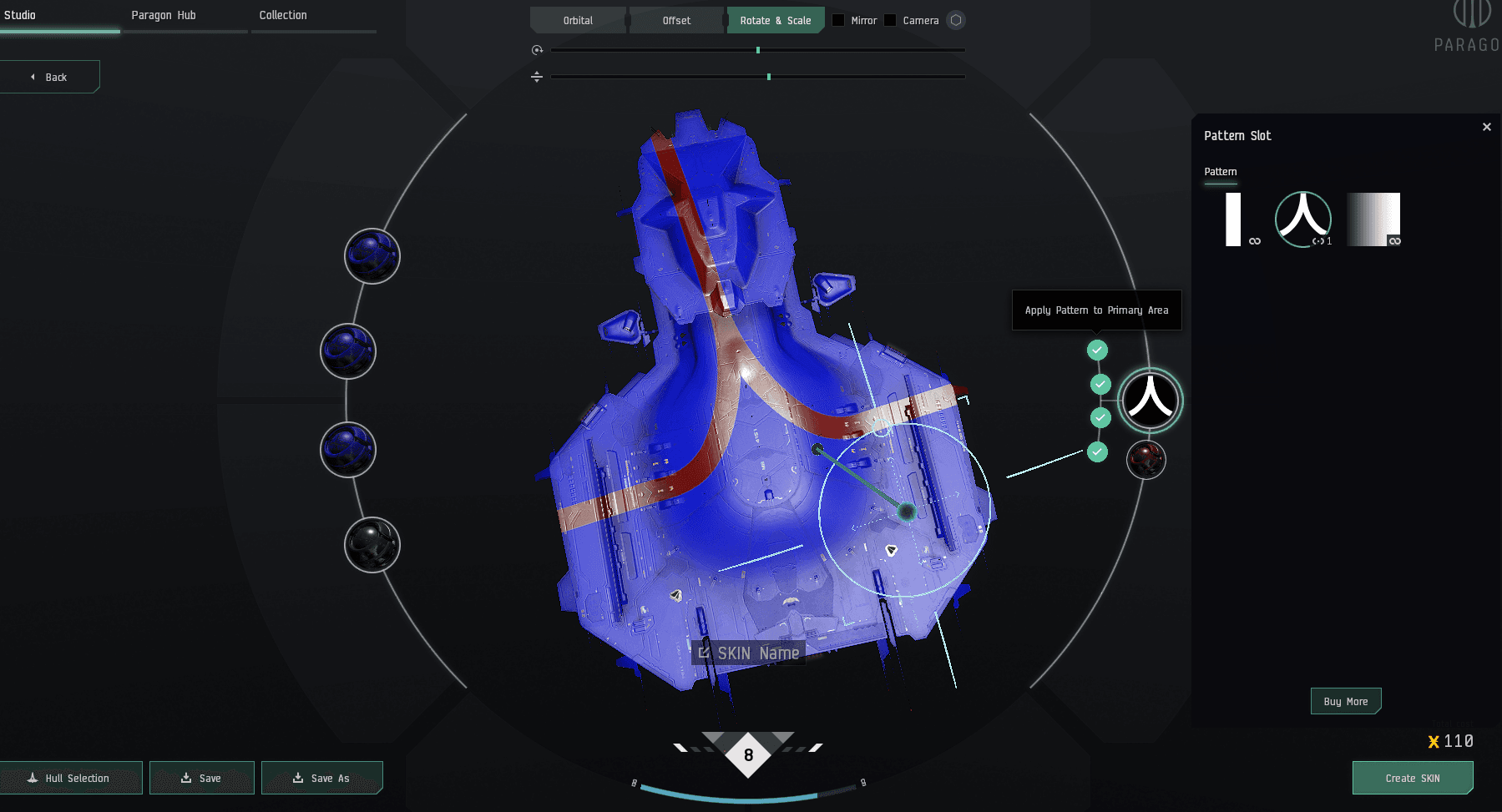Select the Orbital mode tab

tap(578, 21)
